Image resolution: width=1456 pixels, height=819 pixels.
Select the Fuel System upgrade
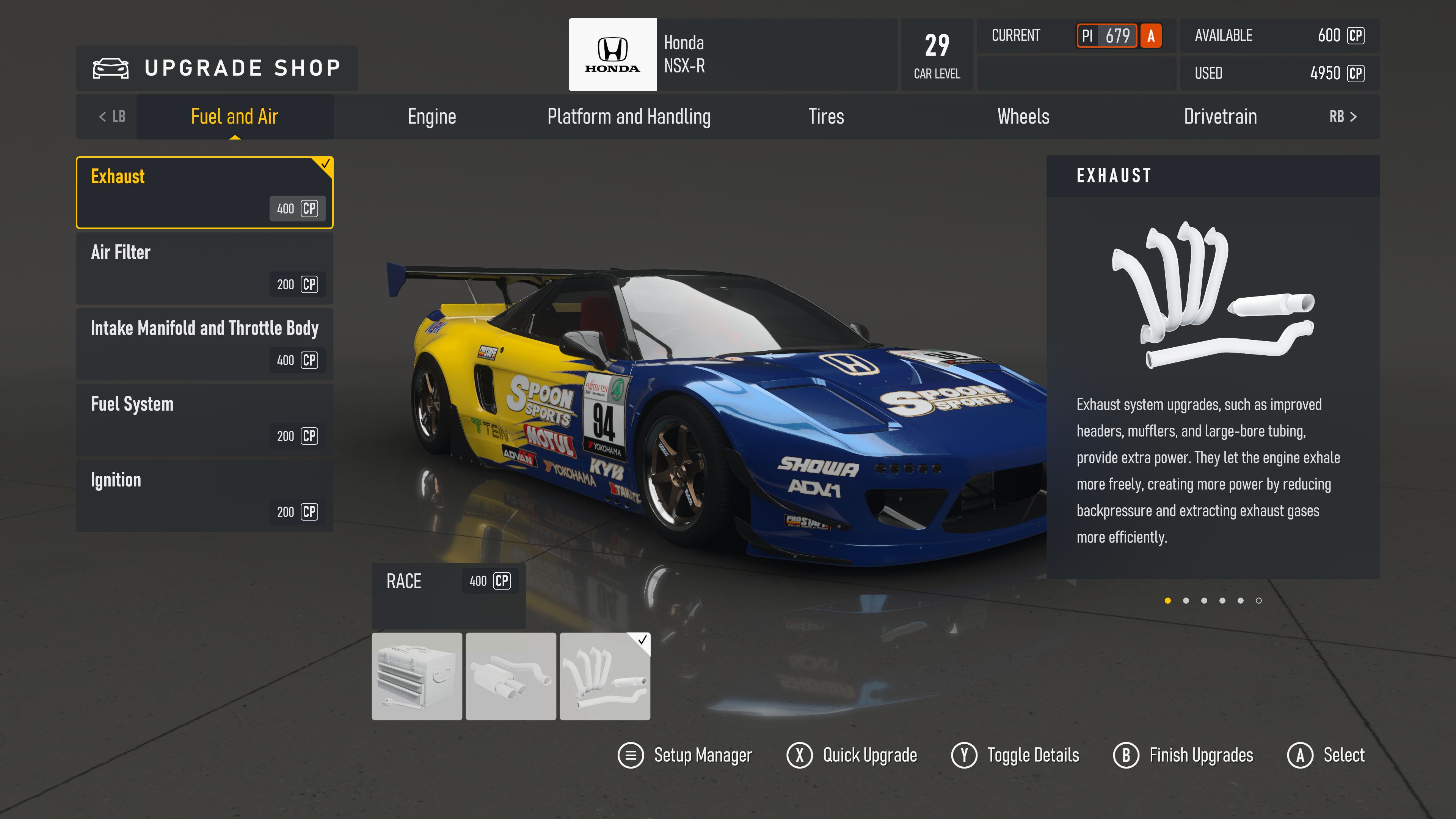tap(204, 419)
